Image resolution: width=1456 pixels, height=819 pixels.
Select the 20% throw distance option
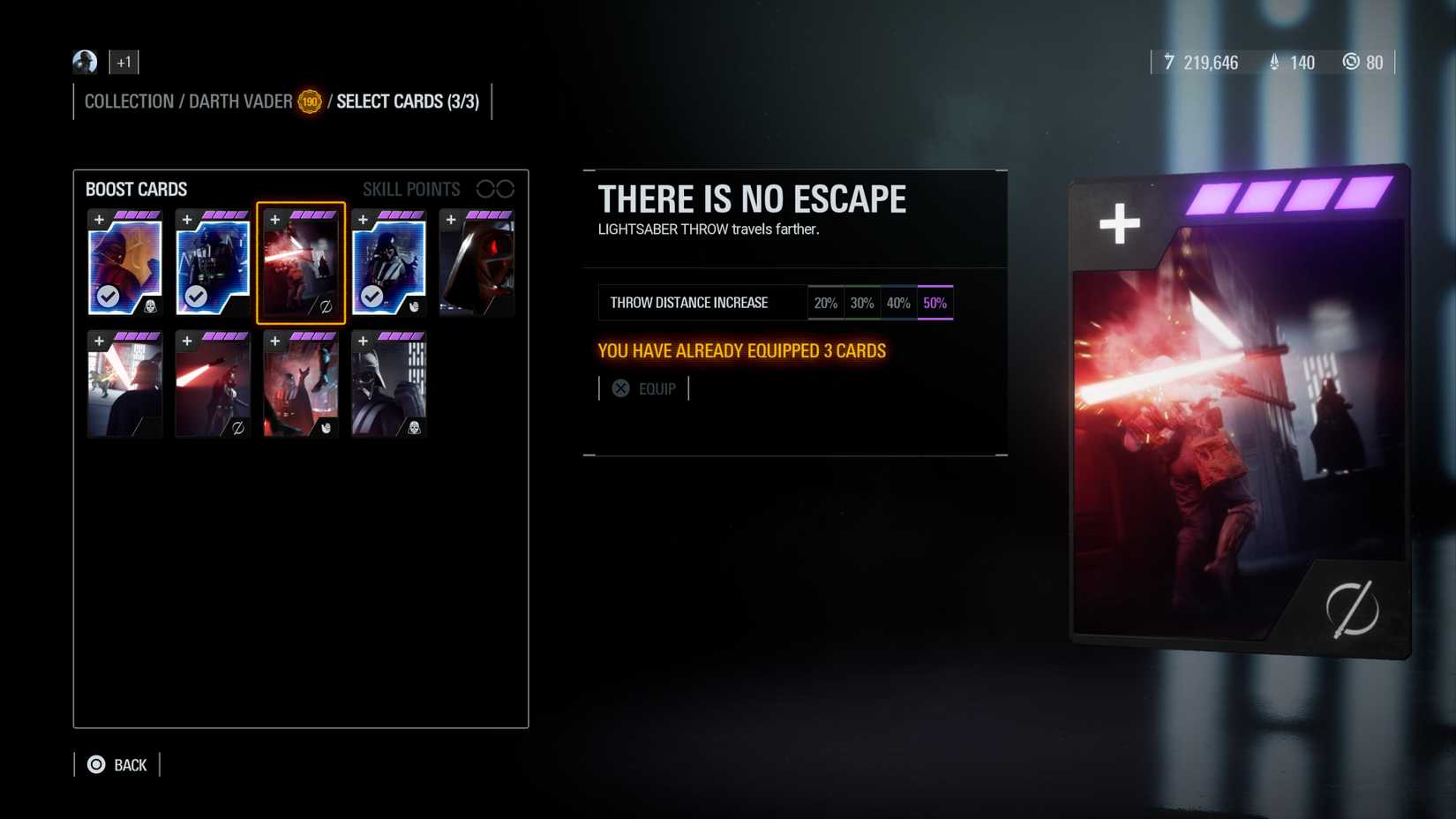pos(826,302)
